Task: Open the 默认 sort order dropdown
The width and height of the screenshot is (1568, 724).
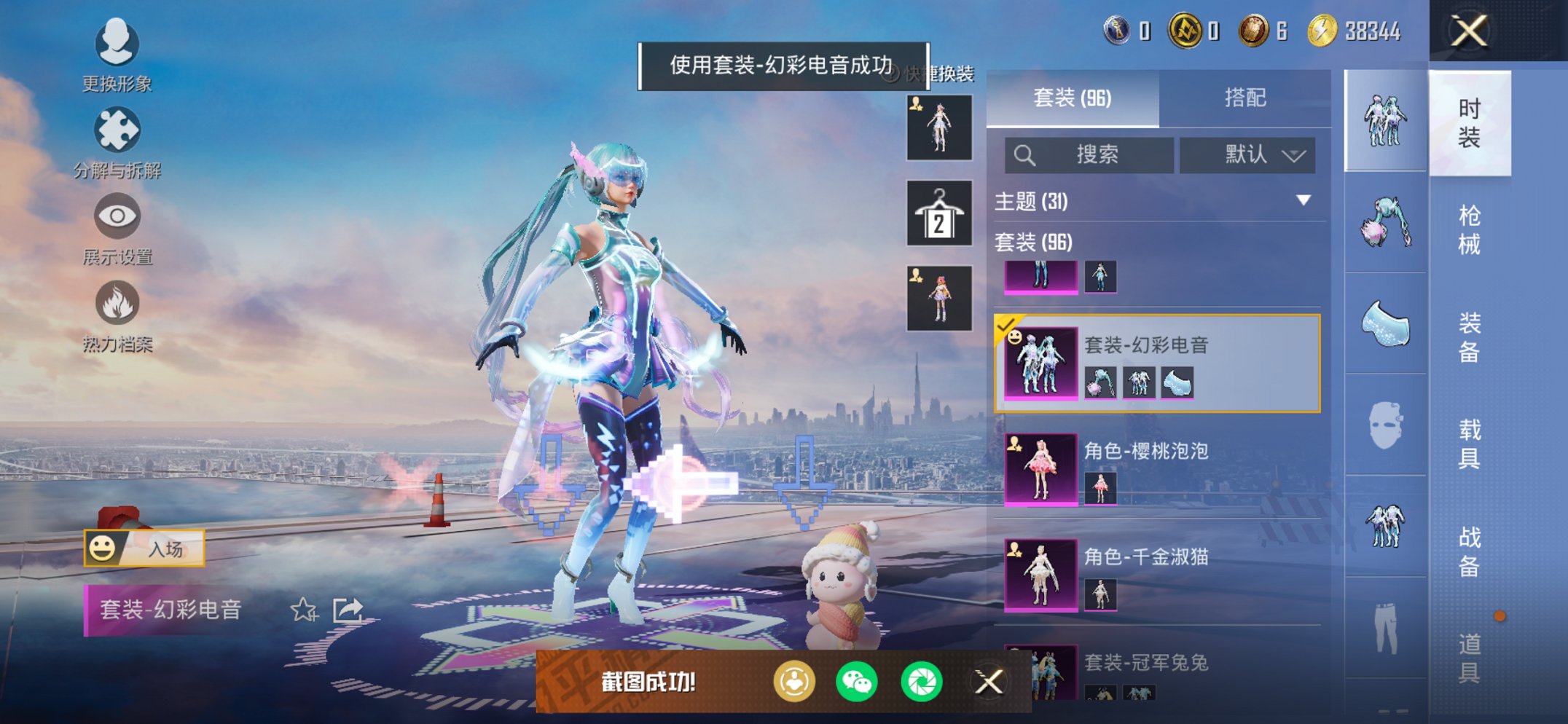Action: (x=1247, y=154)
